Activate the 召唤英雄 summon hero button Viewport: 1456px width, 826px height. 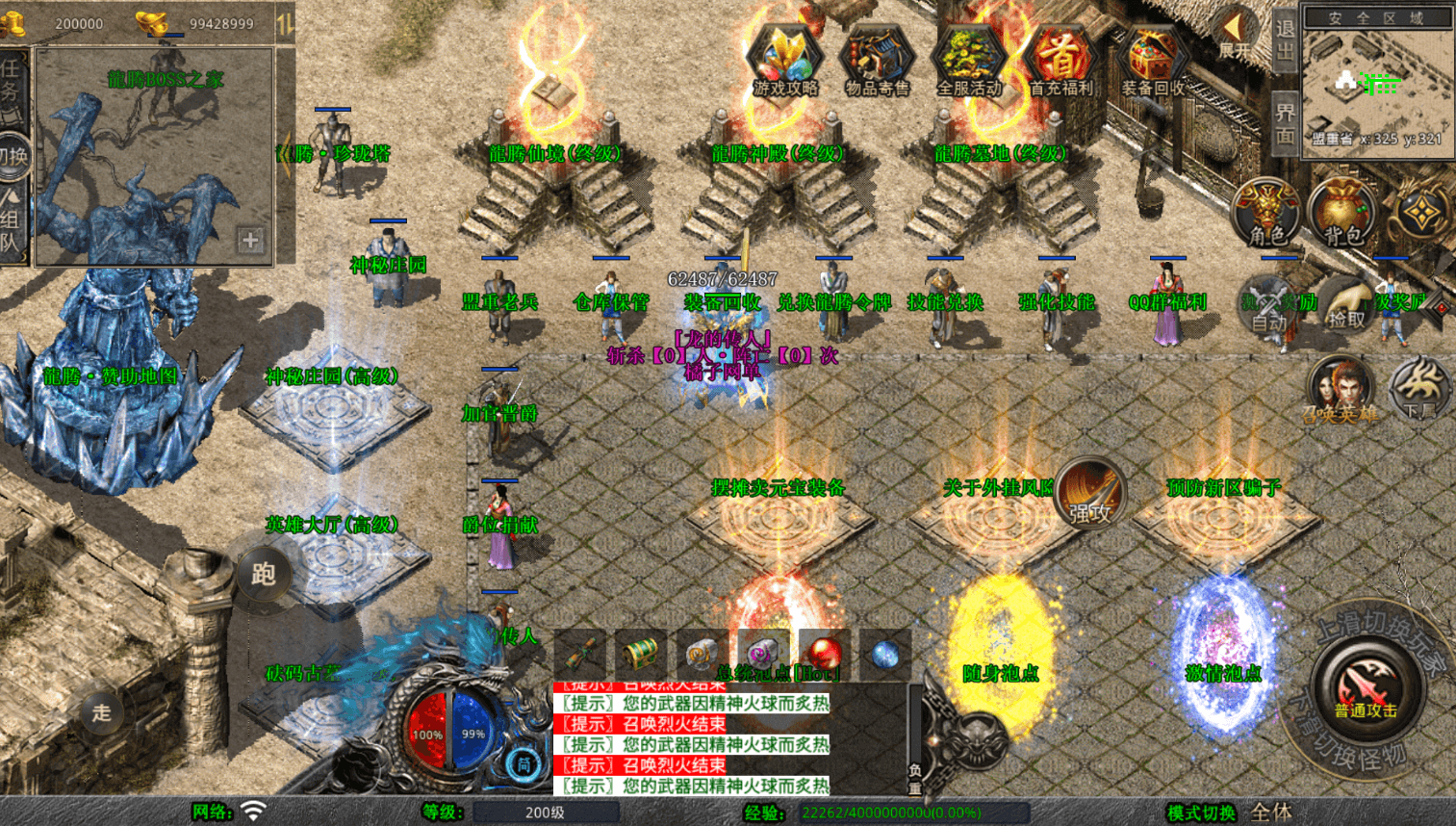(x=1340, y=390)
